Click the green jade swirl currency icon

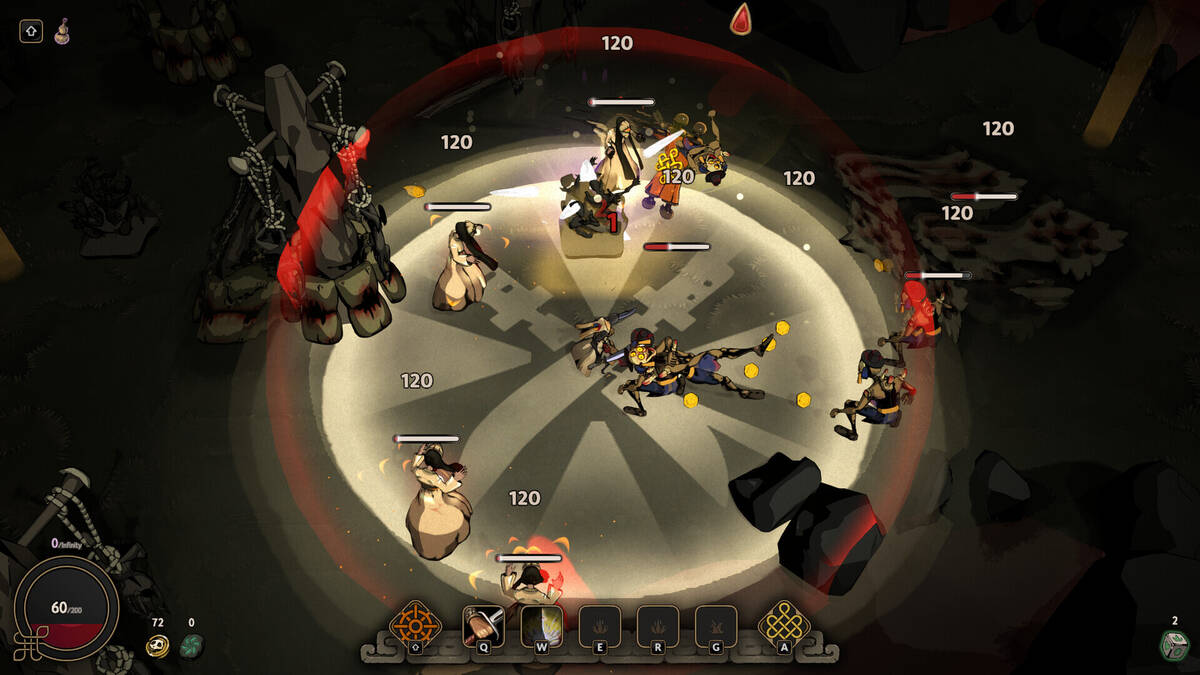click(x=191, y=646)
